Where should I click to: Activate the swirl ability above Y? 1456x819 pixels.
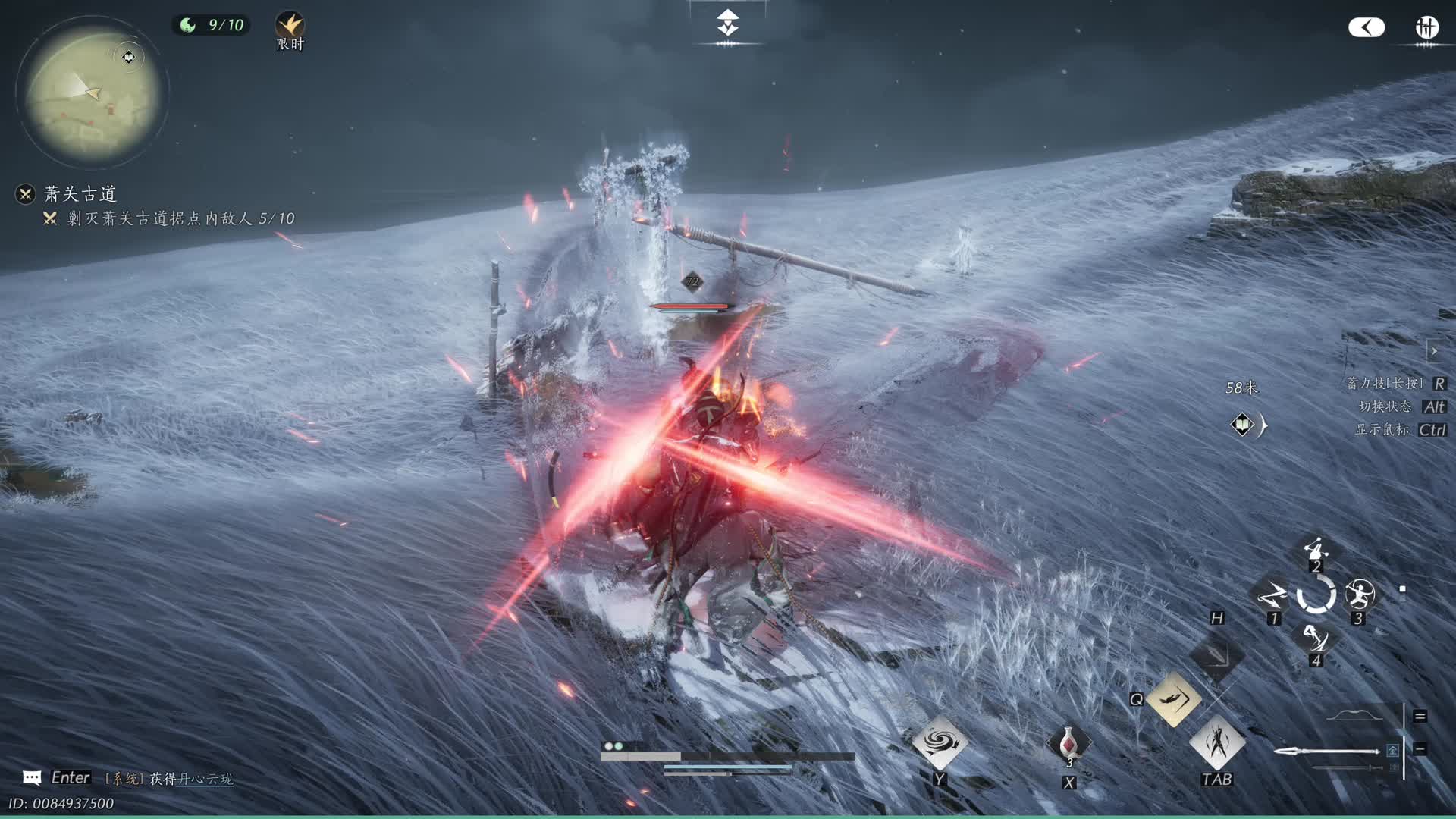(940, 742)
